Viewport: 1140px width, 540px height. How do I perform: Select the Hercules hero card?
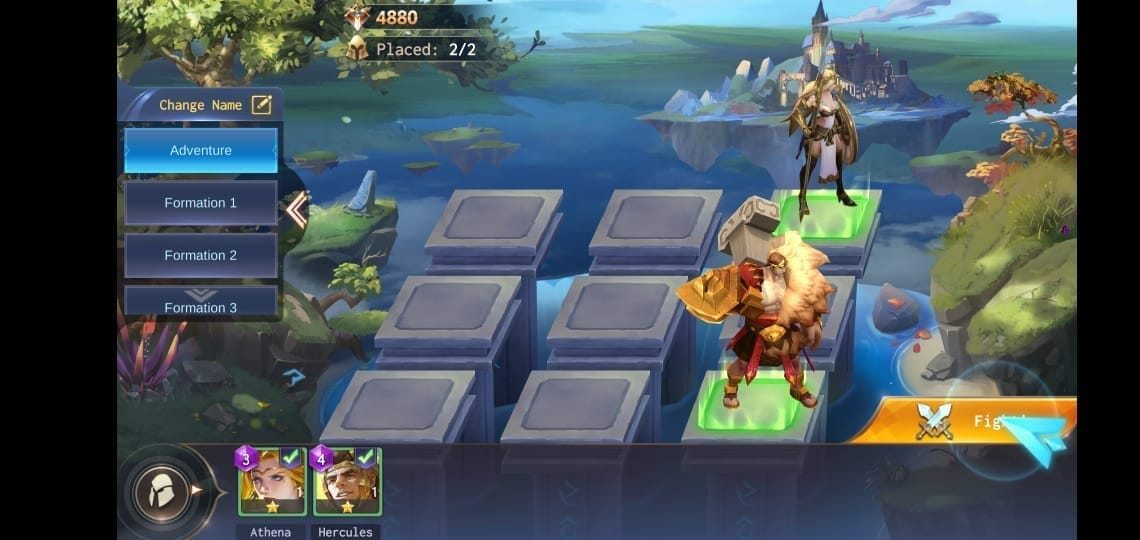(347, 482)
